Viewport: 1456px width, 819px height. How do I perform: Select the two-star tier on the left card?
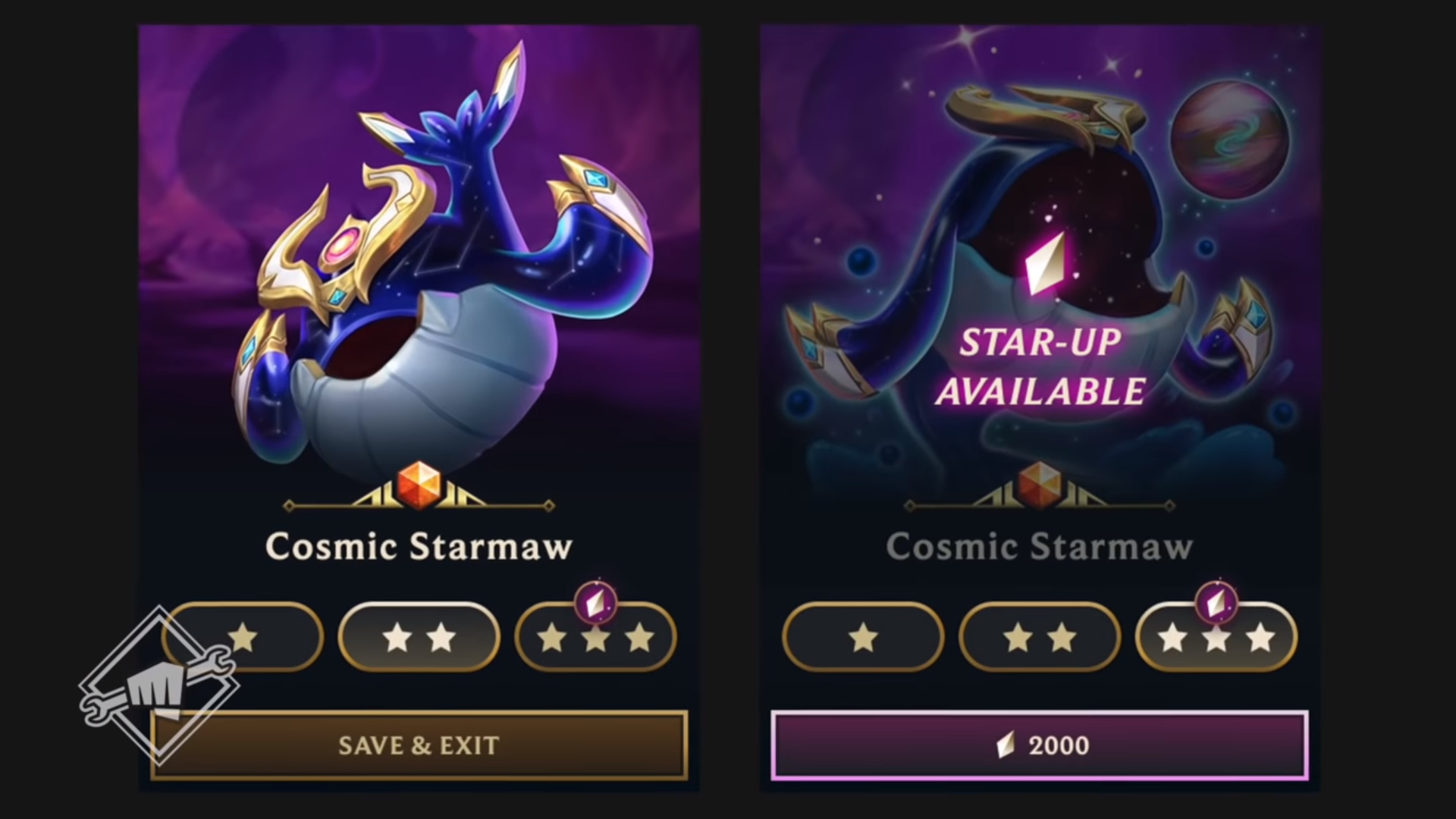[419, 638]
